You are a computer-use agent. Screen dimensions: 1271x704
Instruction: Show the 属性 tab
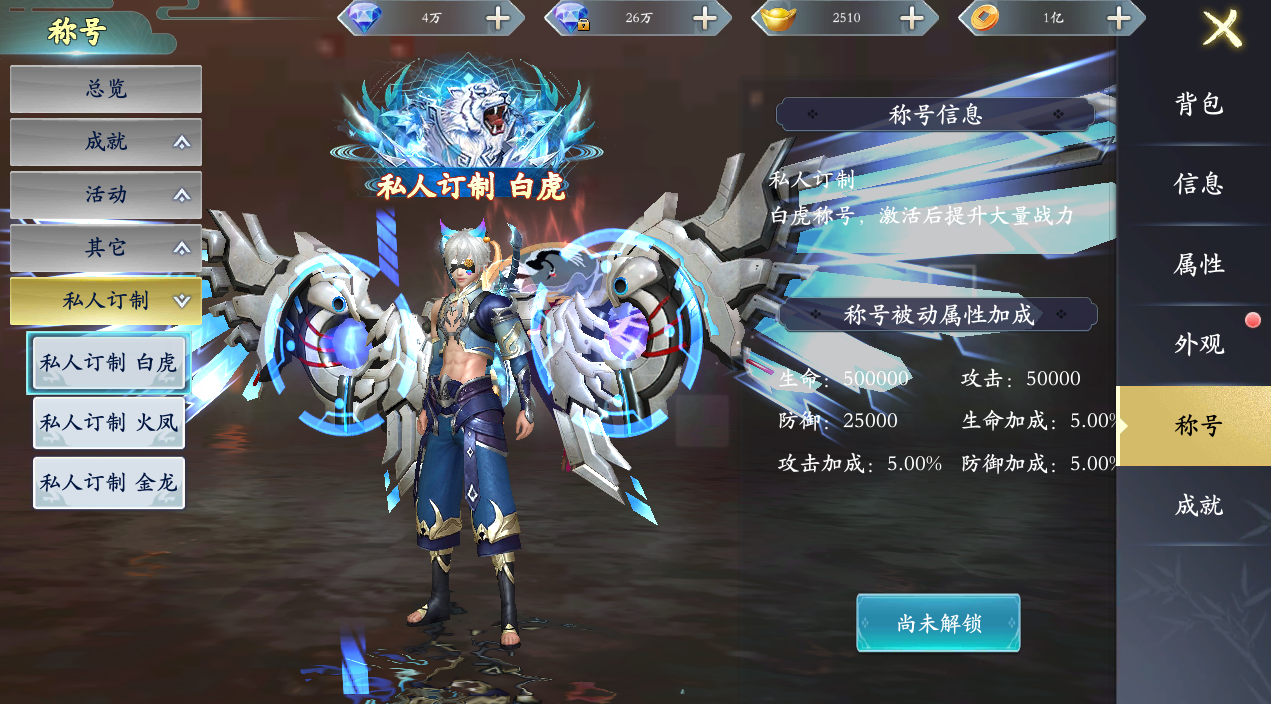[x=1198, y=265]
